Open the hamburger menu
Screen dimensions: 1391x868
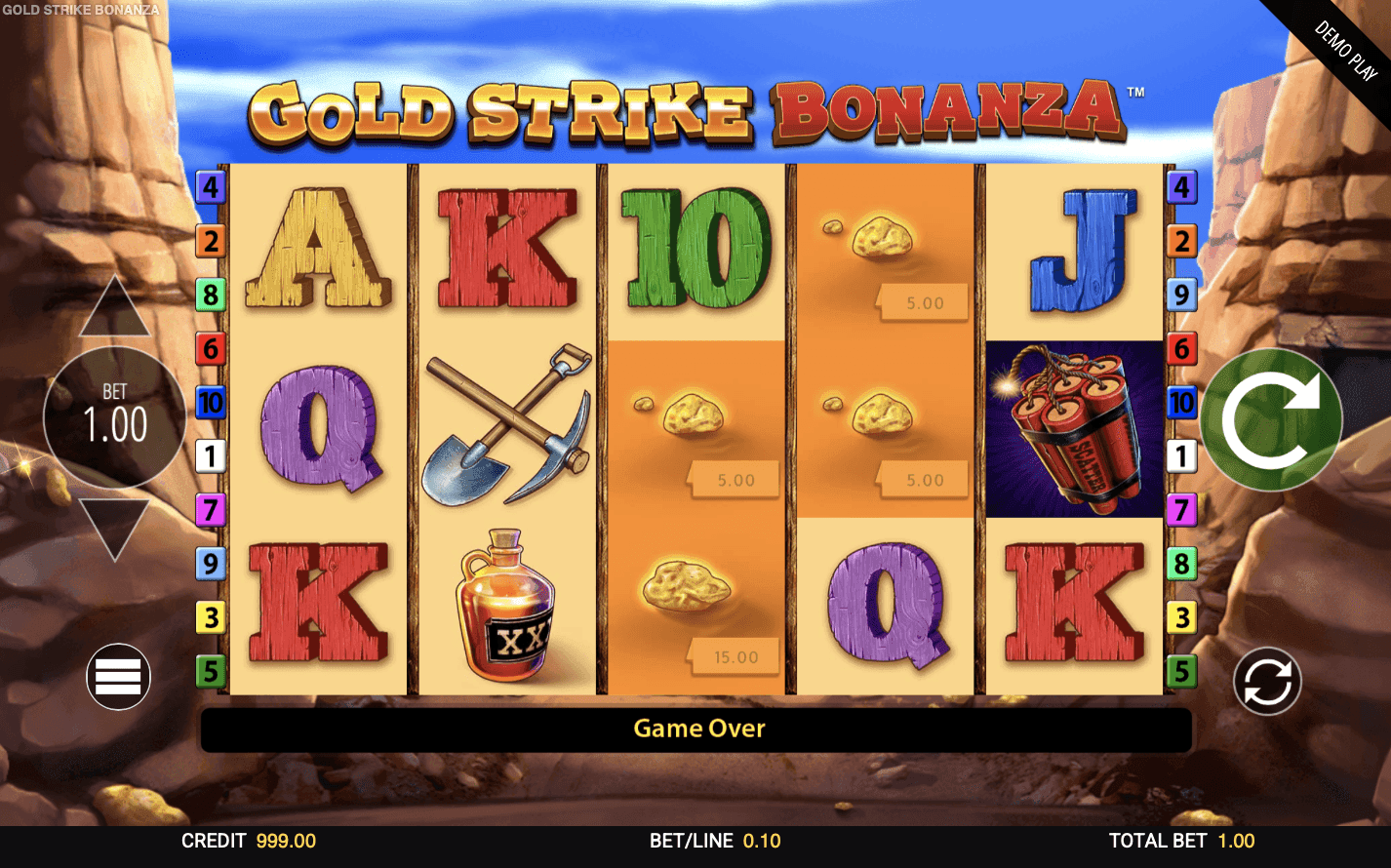tap(117, 676)
